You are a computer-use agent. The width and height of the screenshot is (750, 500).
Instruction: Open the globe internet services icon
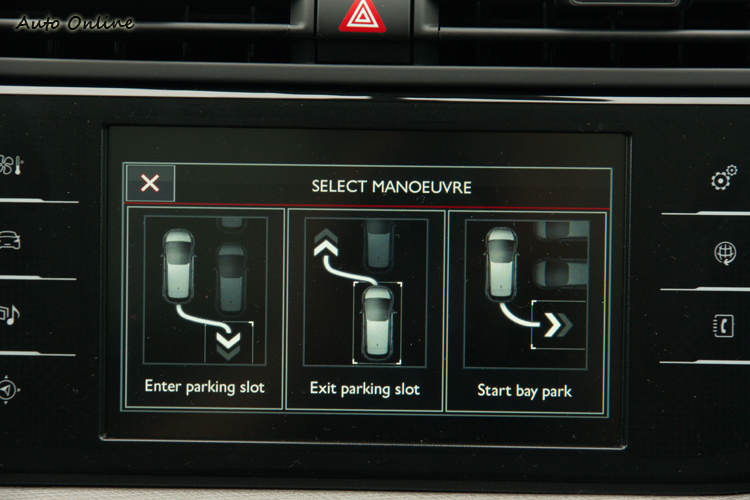(725, 253)
